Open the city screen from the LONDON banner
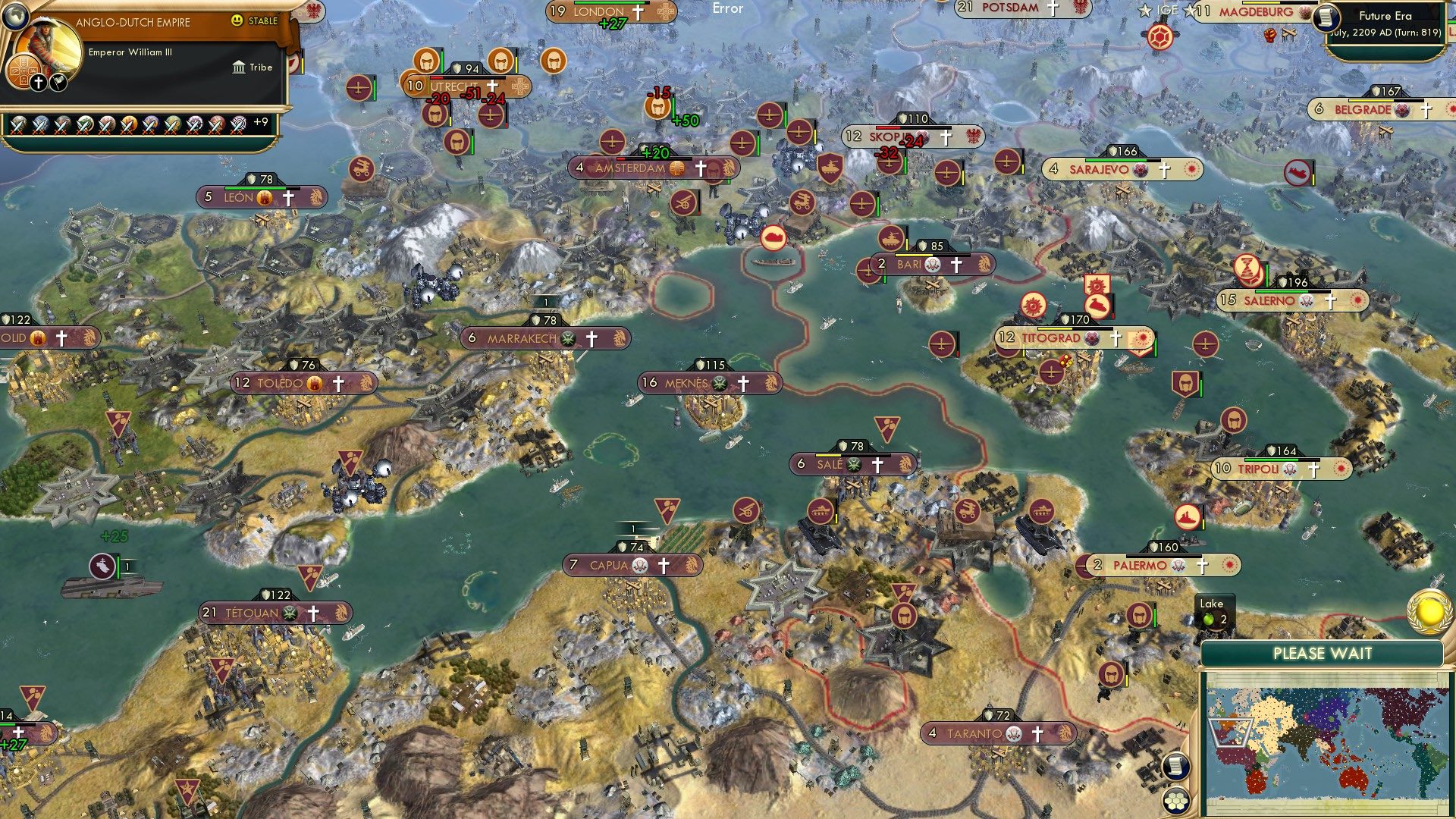This screenshot has height=819, width=1456. tap(598, 11)
